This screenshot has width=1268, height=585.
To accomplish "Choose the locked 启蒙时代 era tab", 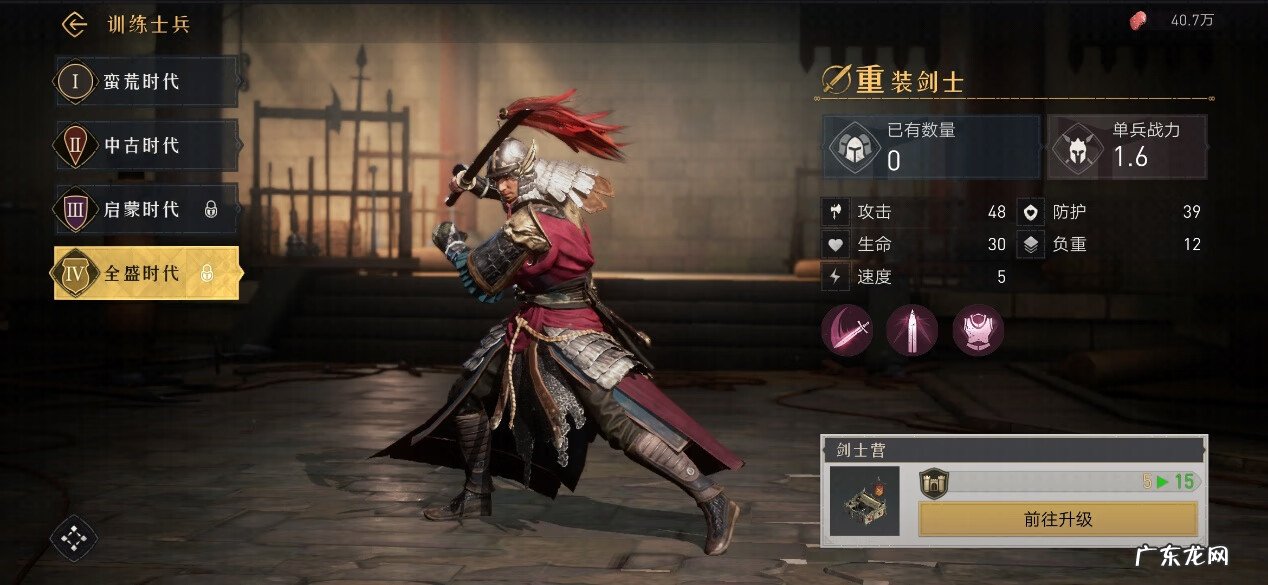I will tap(146, 209).
